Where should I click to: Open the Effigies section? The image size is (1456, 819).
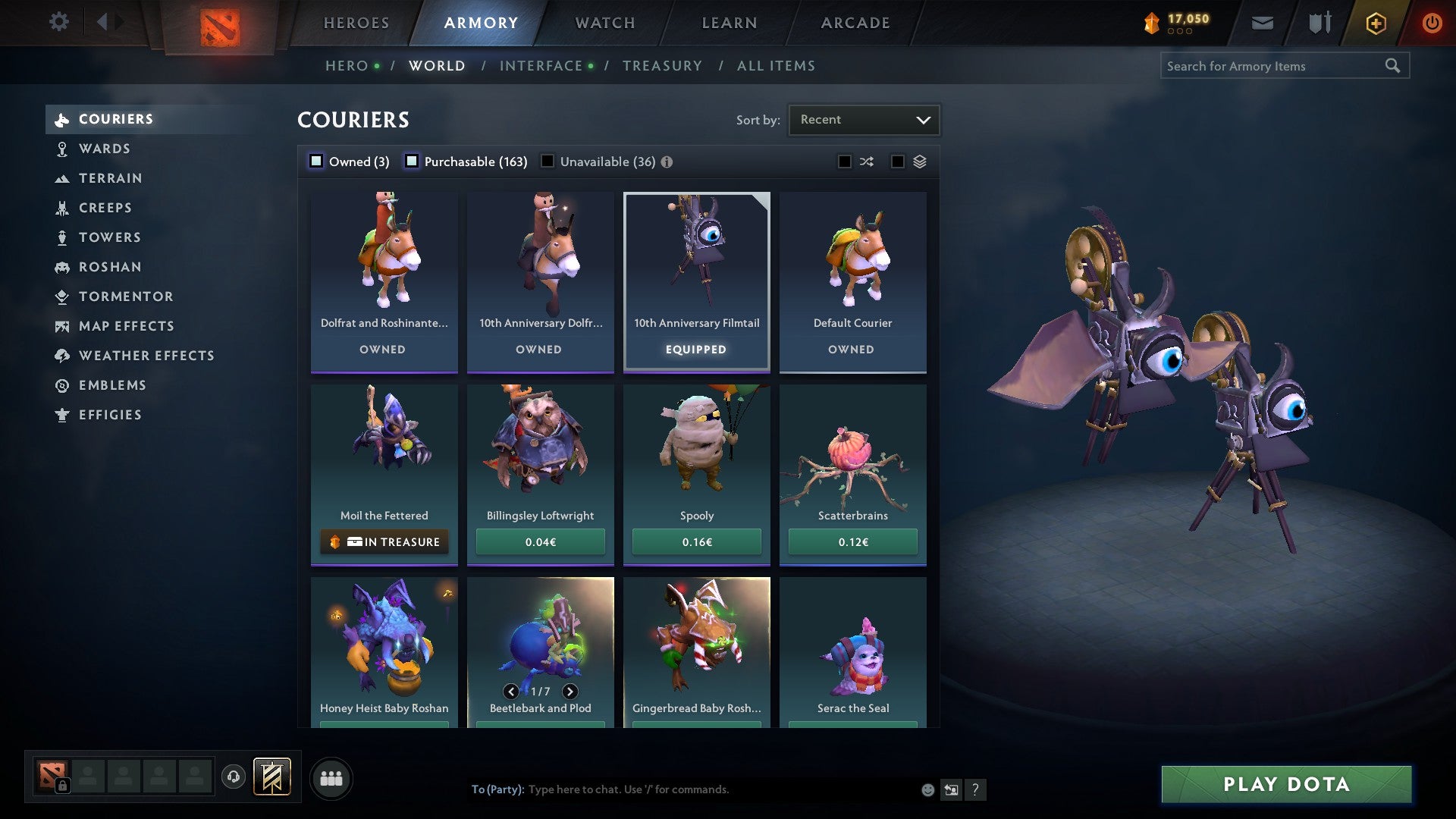click(x=110, y=415)
